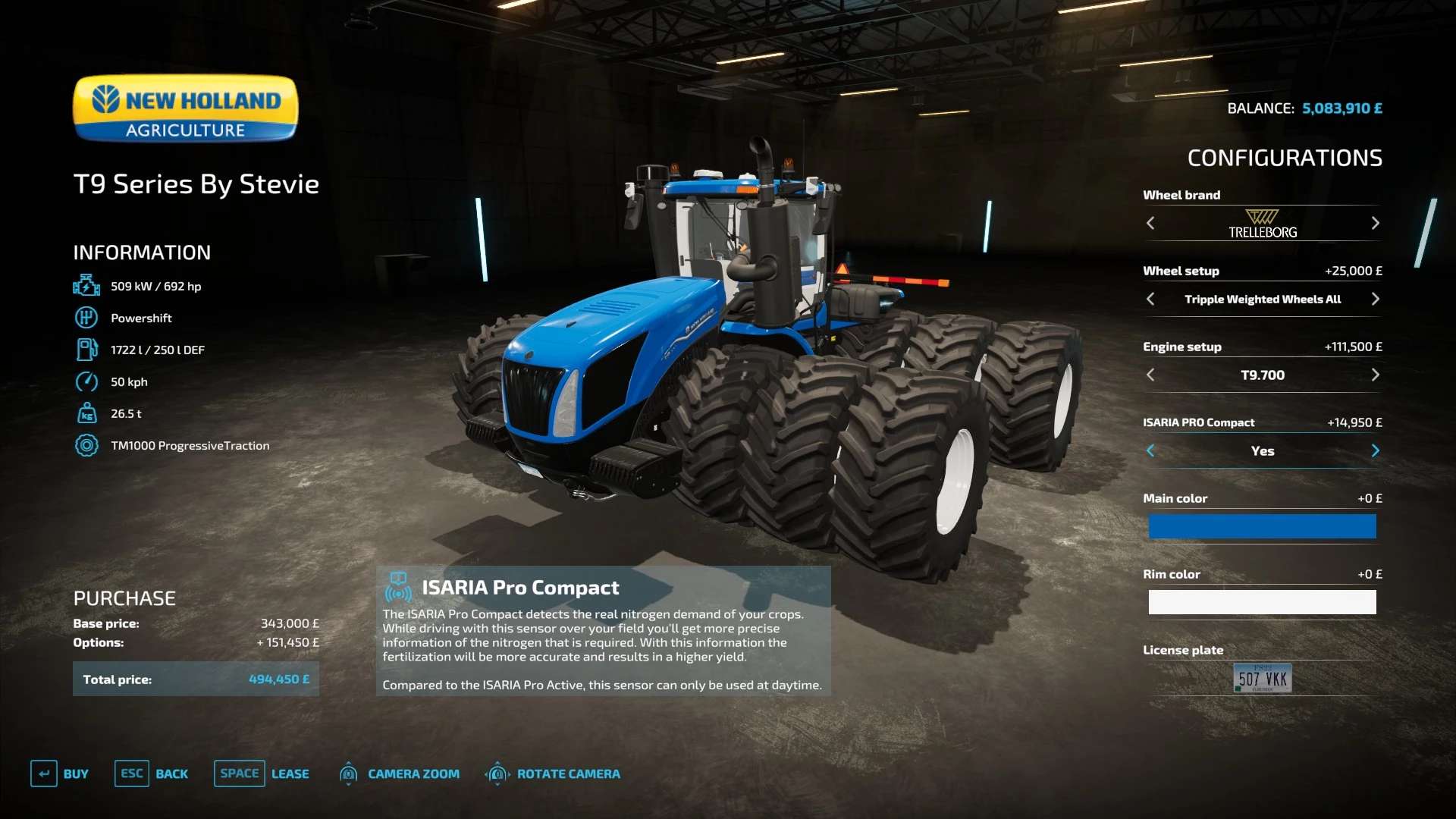Viewport: 1456px width, 819px height.
Task: Switch to previous wheel setup
Action: pos(1150,299)
